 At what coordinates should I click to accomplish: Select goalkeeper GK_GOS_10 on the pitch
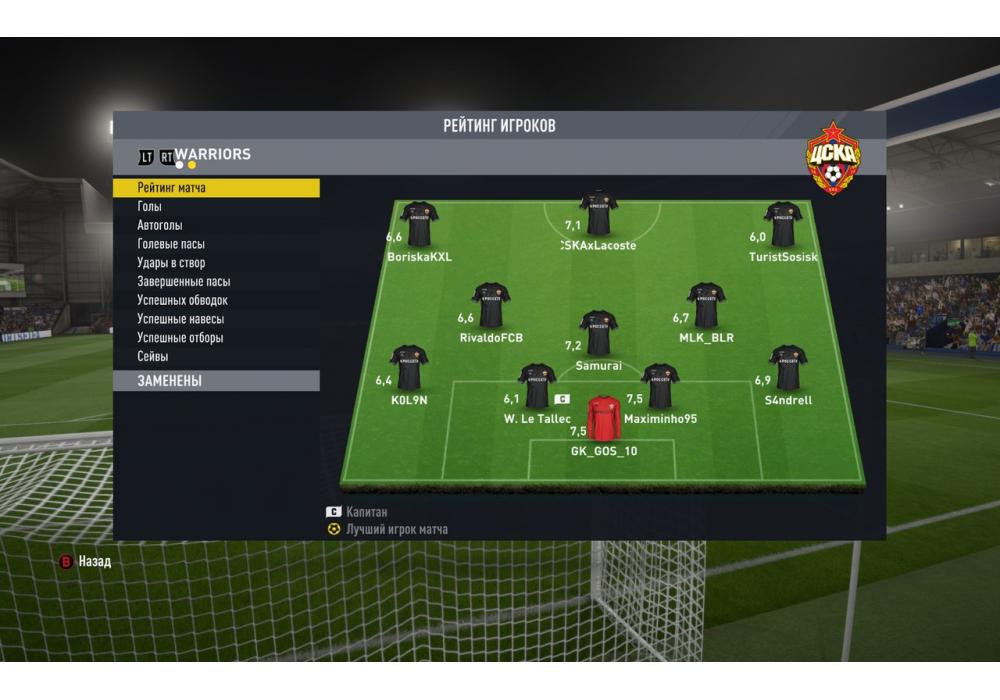[604, 419]
